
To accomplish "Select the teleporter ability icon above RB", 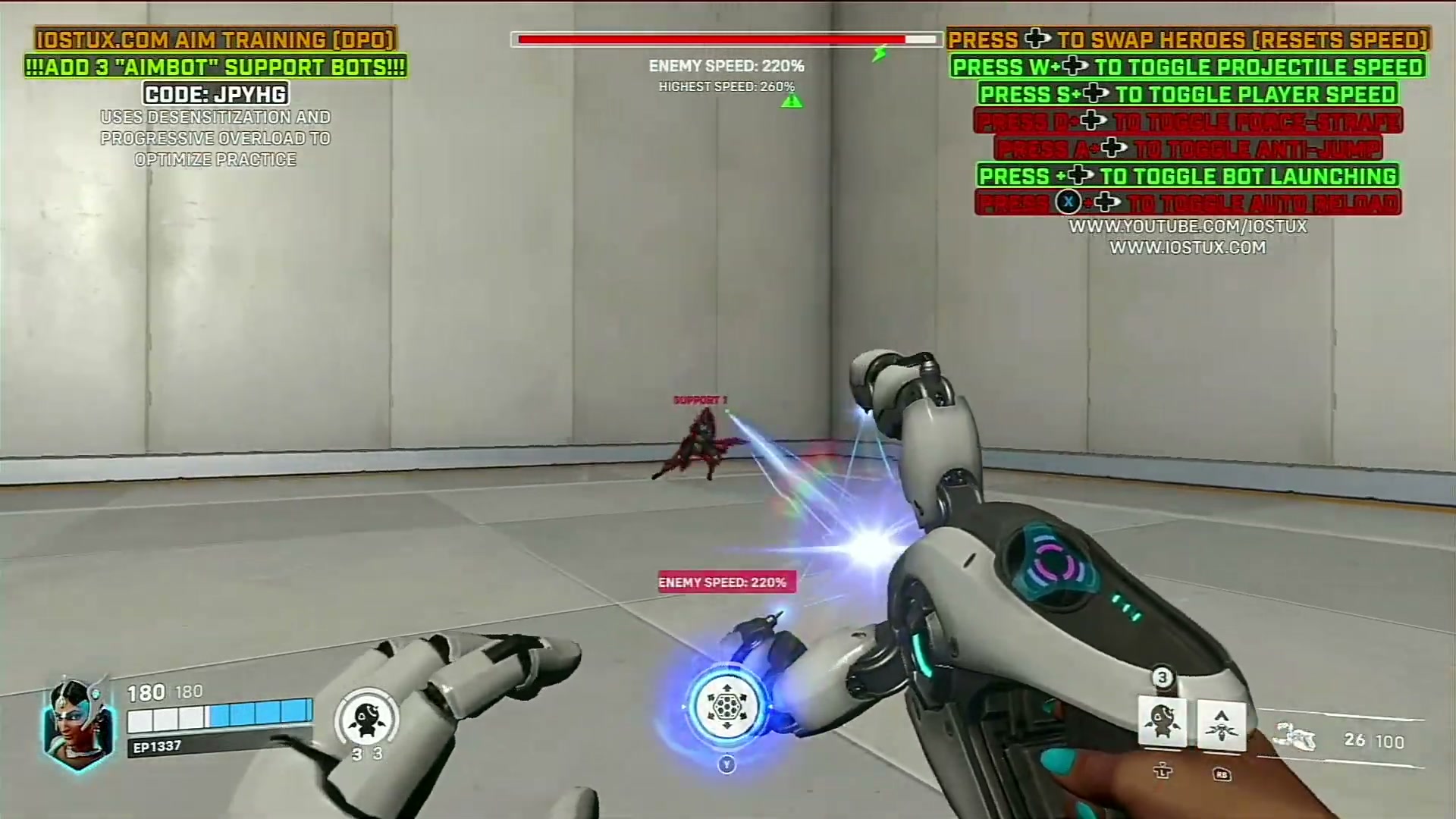I will click(1221, 723).
